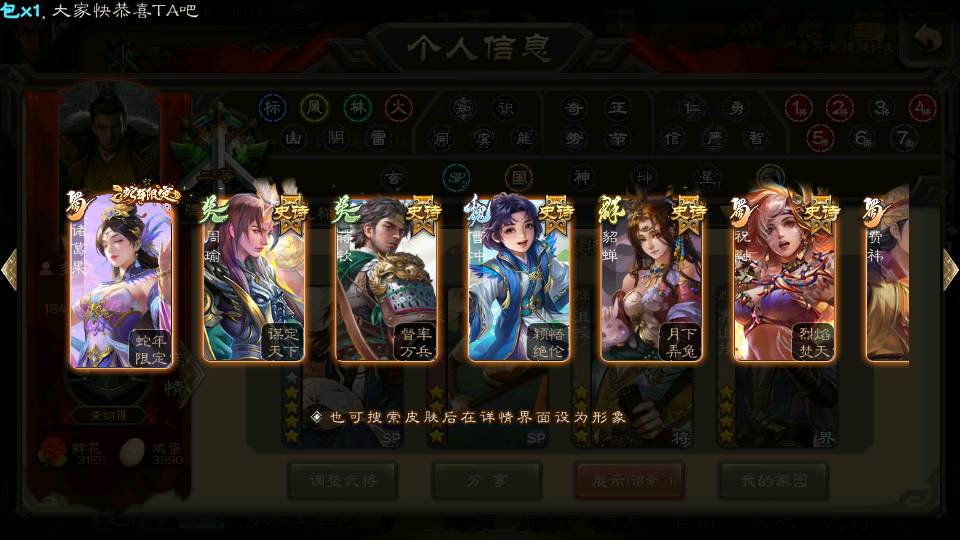Viewport: 960px width, 540px height.
Task: Go back using the return arrow
Action: pos(927,40)
